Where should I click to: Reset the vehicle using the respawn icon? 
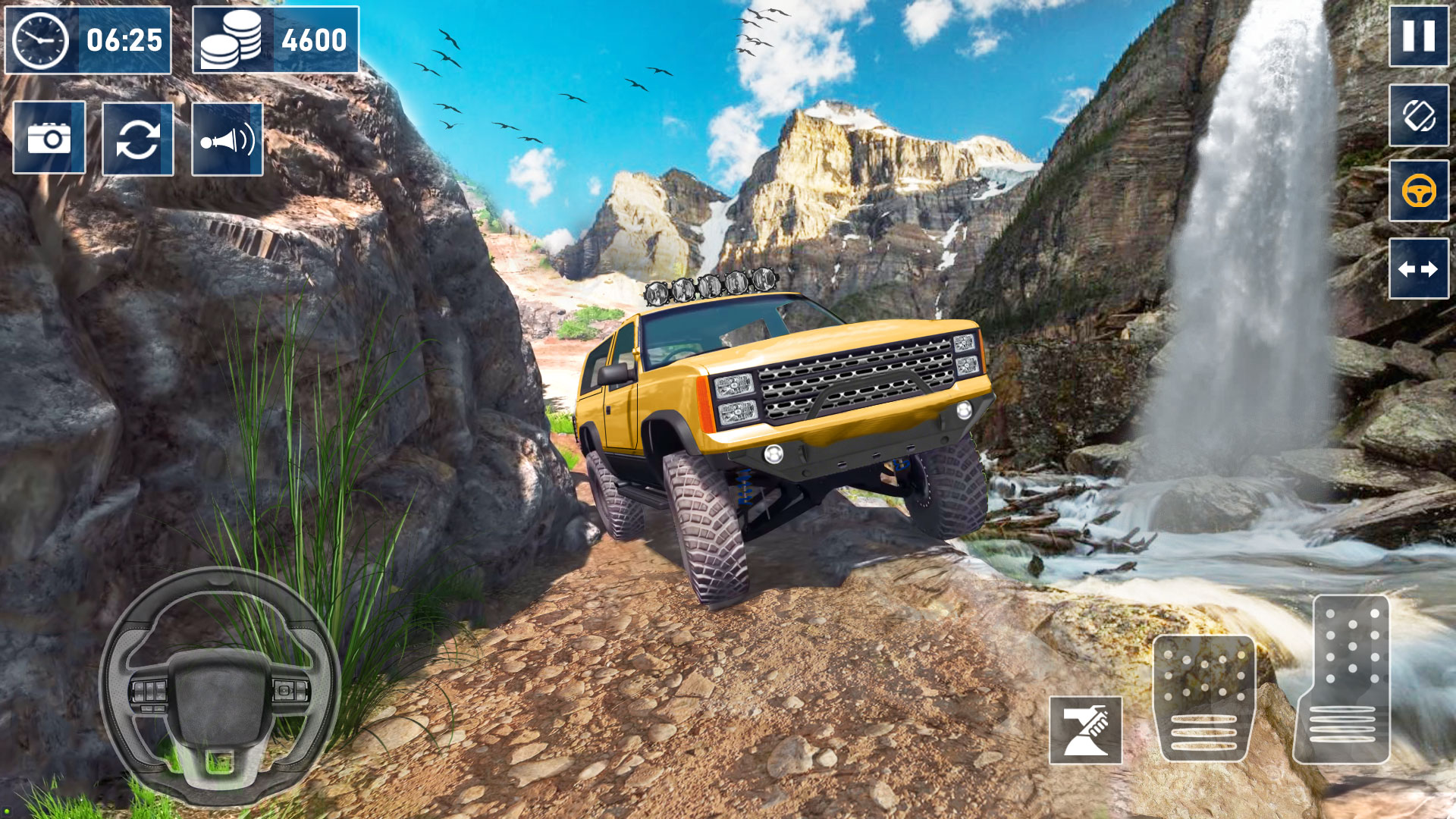[139, 138]
